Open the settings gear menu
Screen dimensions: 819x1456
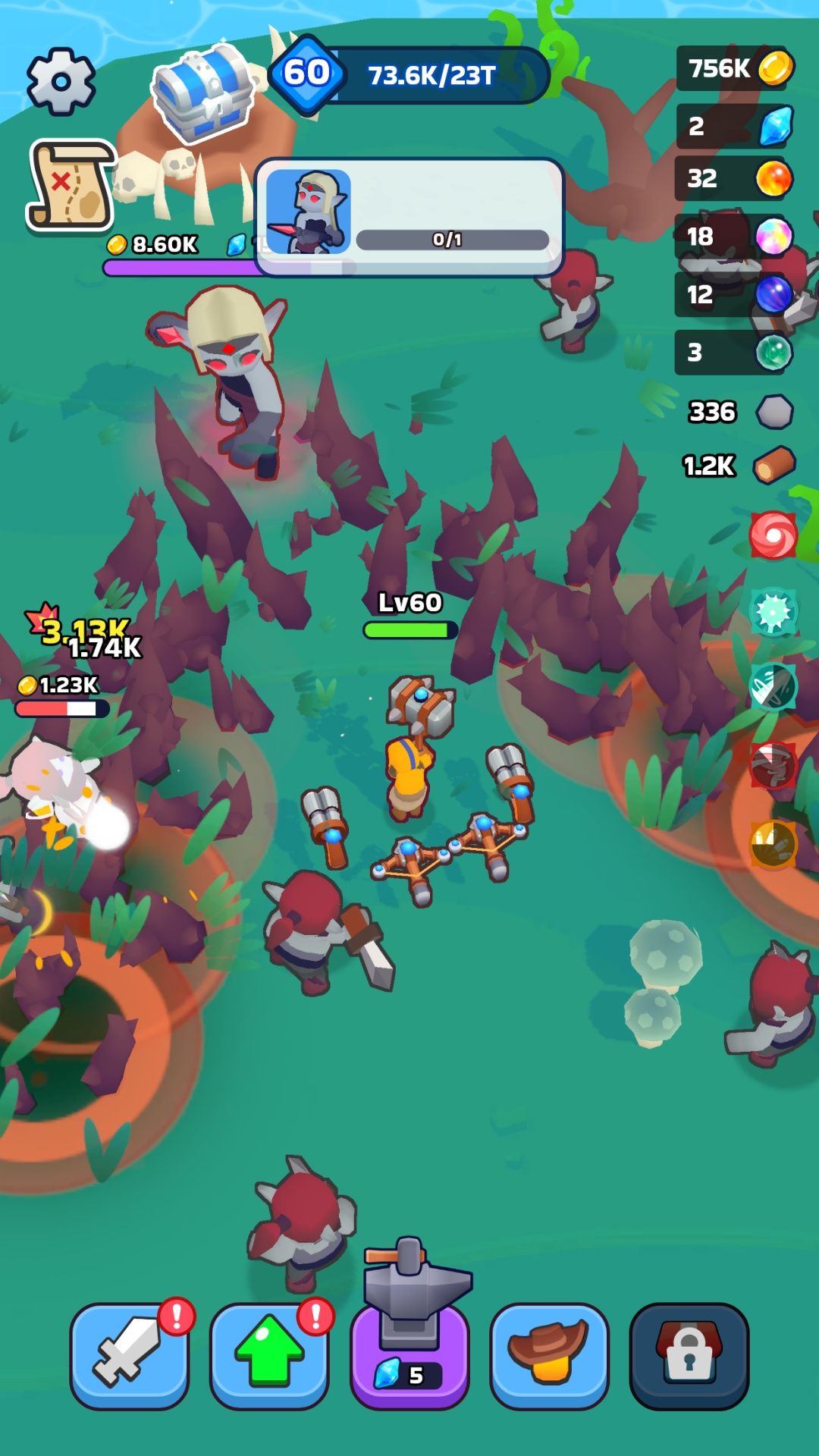(x=61, y=81)
